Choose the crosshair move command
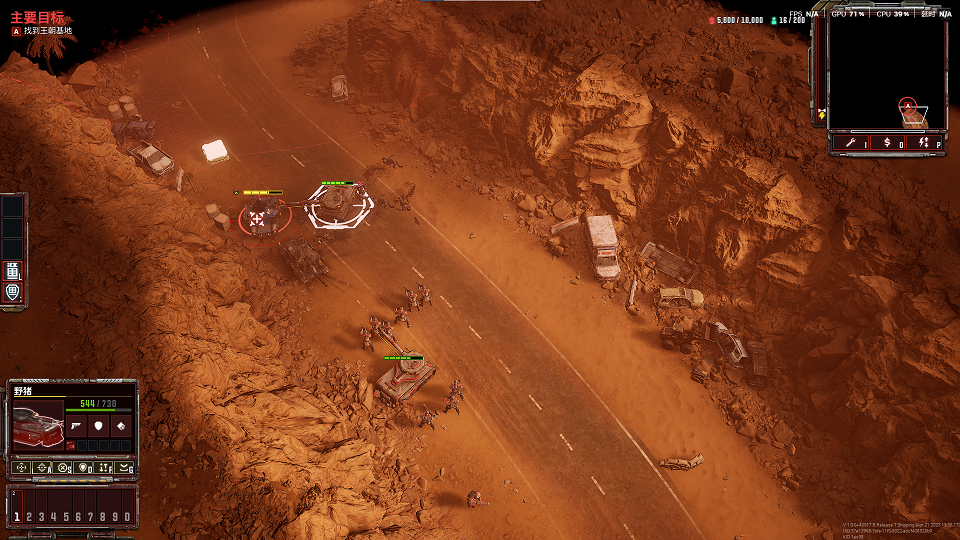 [22, 467]
